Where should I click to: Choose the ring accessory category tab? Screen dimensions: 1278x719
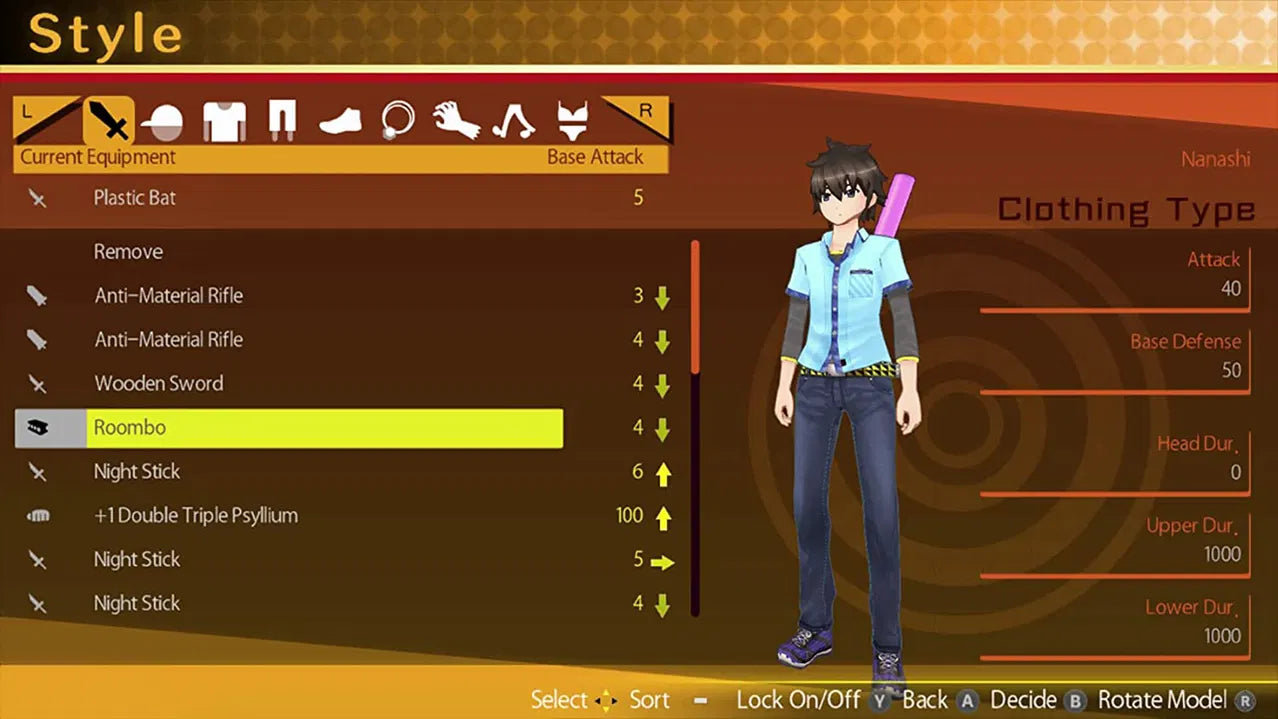(397, 122)
